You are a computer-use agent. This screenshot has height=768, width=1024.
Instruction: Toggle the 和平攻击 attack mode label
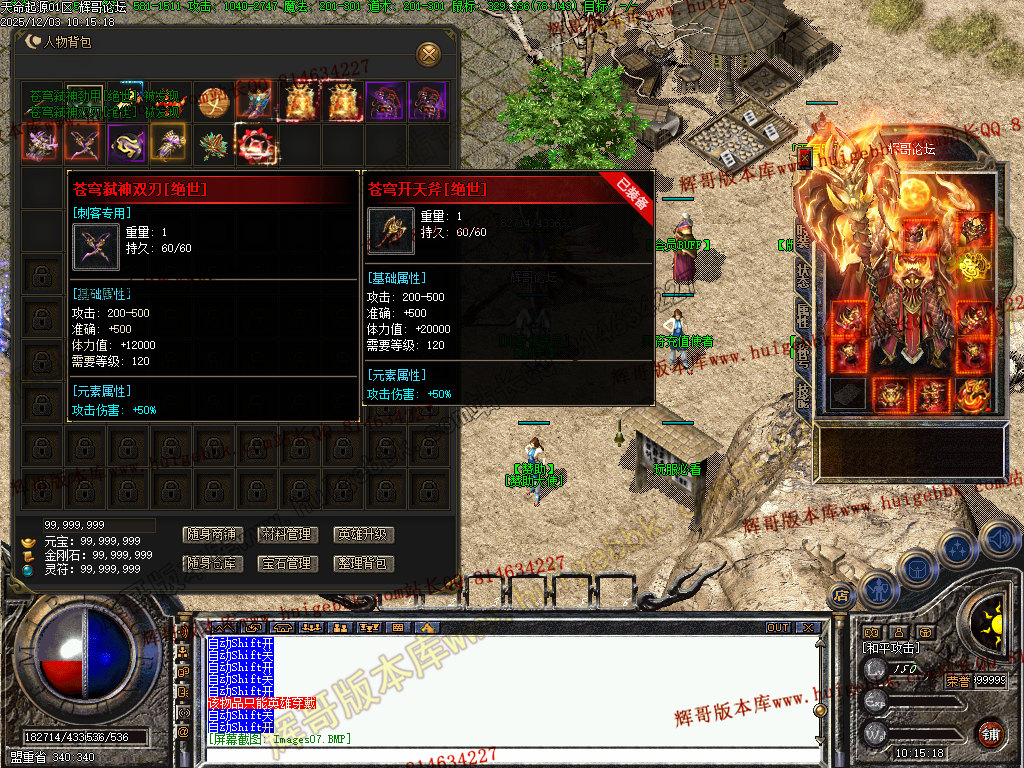coord(890,648)
